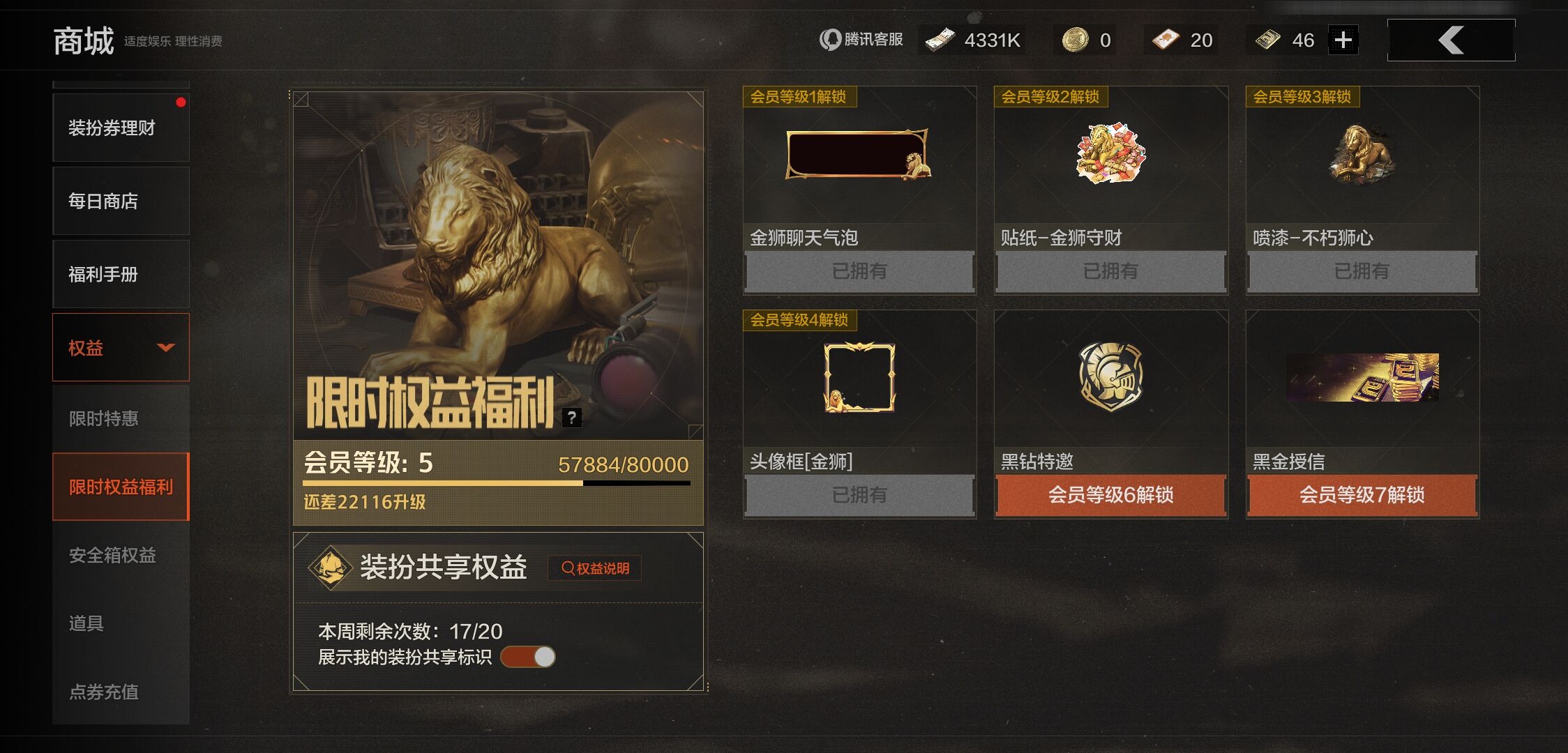Open 每日商店 in the sidebar
The height and width of the screenshot is (753, 1568).
point(120,201)
